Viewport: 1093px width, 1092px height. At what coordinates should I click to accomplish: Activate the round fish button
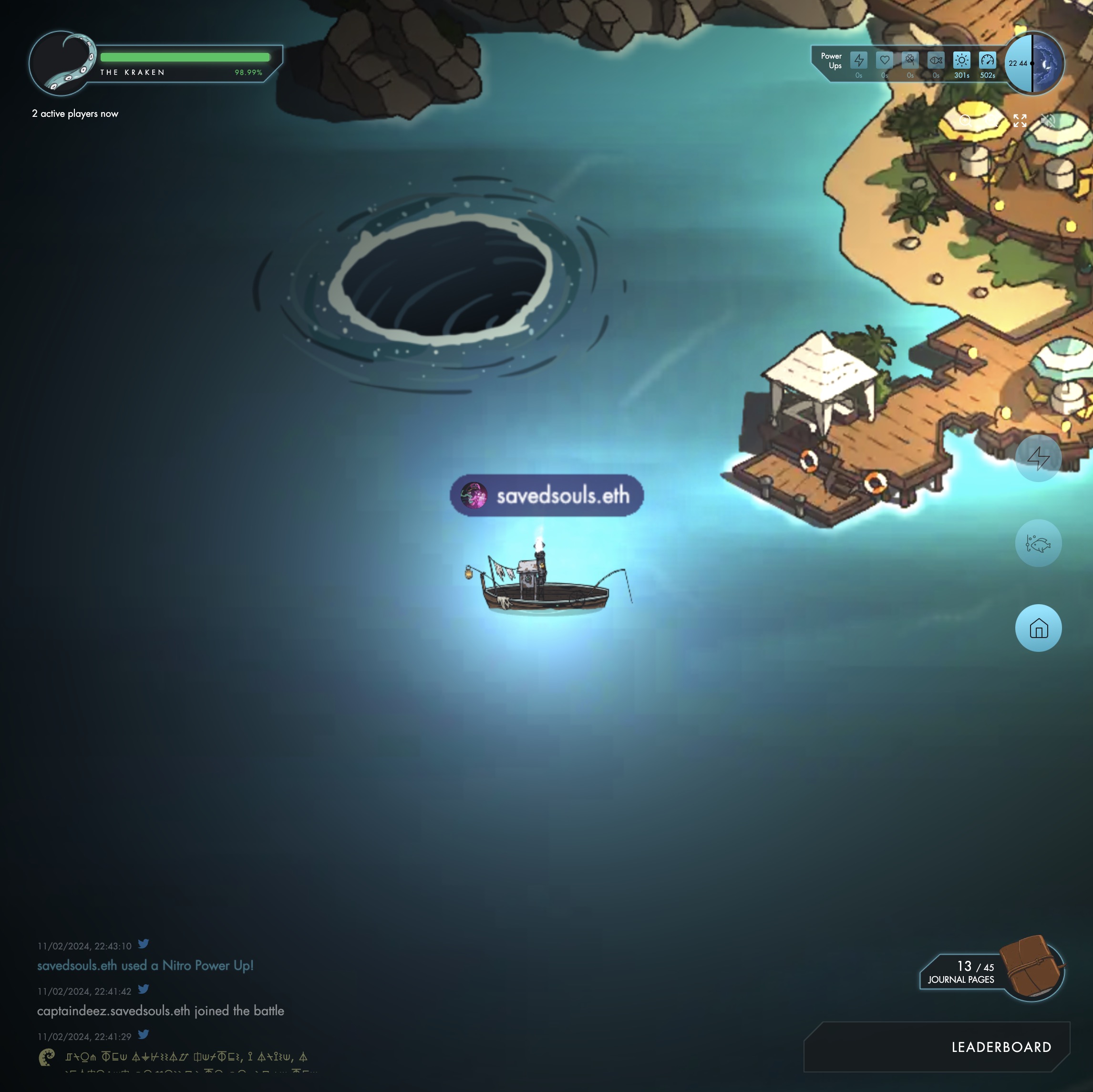point(1038,544)
